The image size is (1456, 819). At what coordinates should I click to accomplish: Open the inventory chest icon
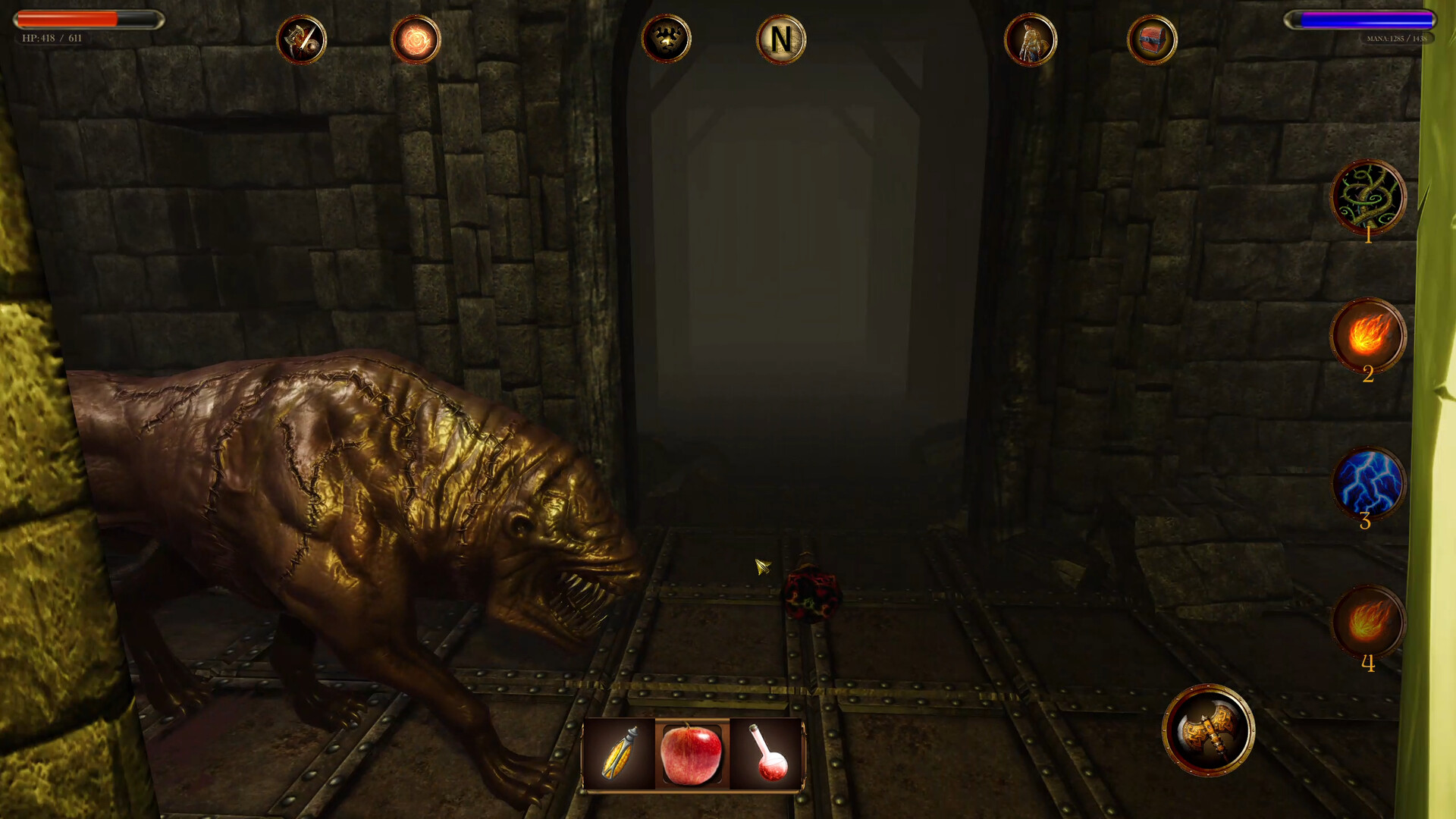point(1152,40)
